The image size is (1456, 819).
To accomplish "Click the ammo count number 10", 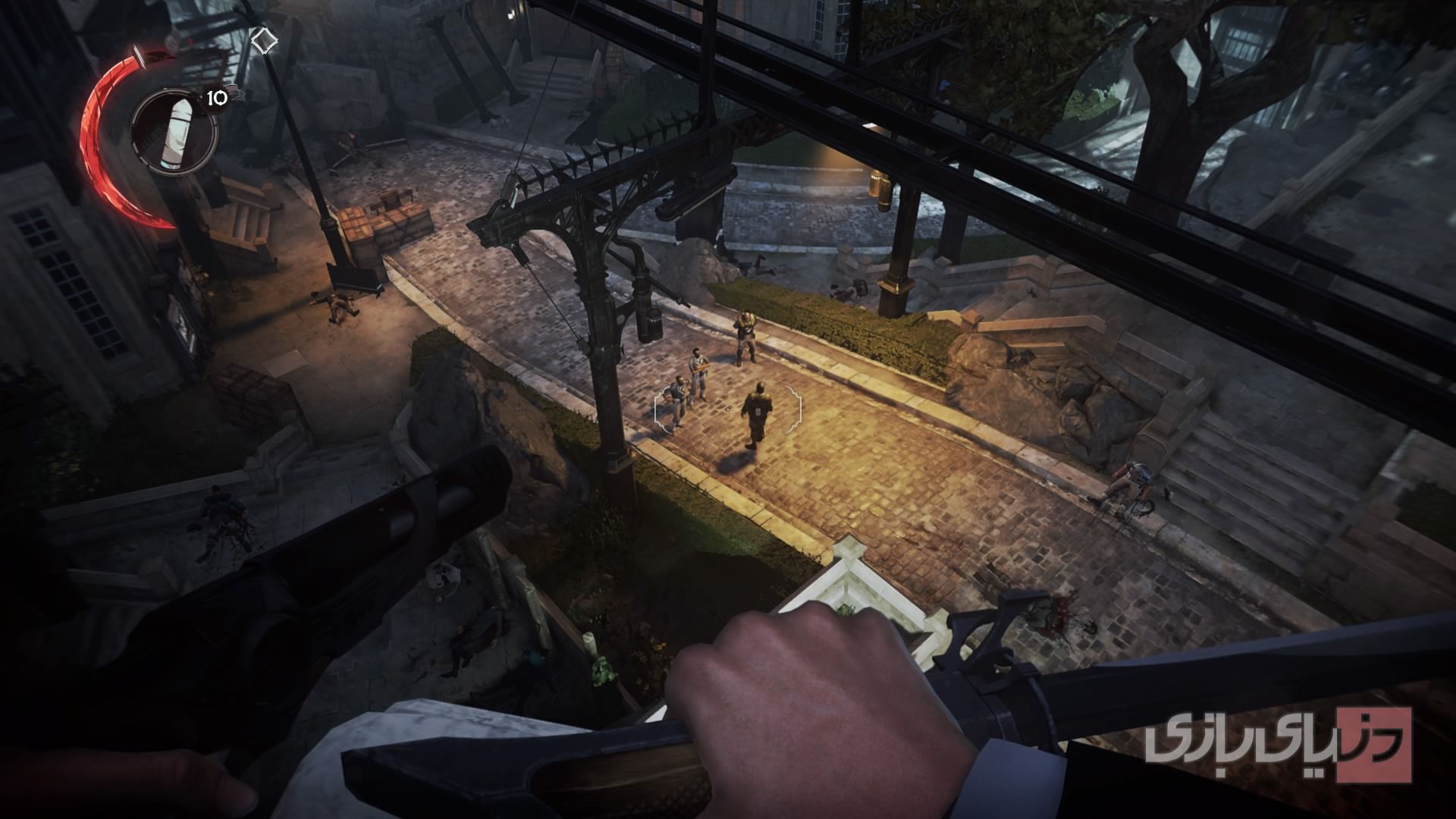I will point(216,98).
